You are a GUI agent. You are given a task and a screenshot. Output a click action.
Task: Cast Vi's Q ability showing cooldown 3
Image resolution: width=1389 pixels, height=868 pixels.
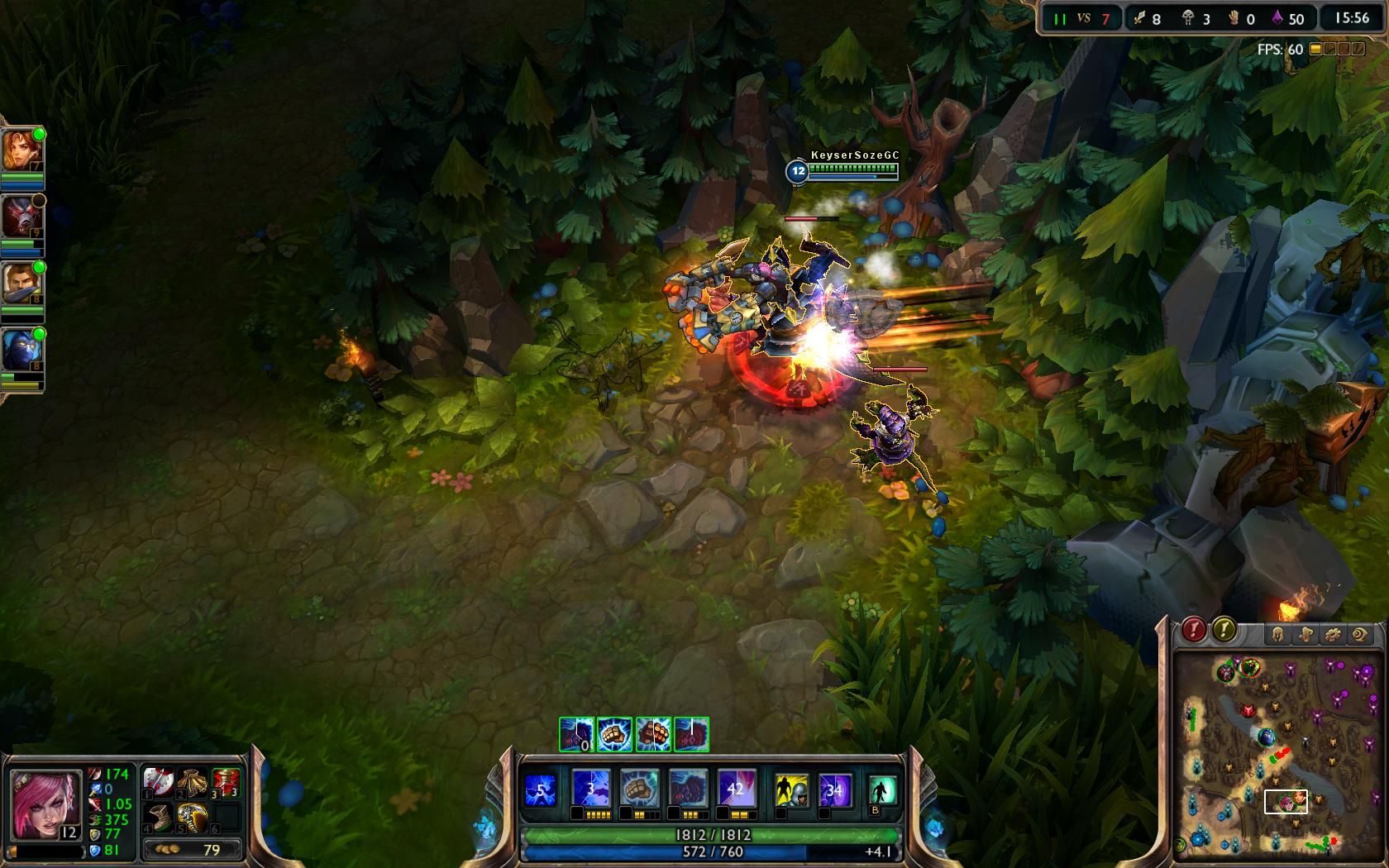tap(591, 789)
